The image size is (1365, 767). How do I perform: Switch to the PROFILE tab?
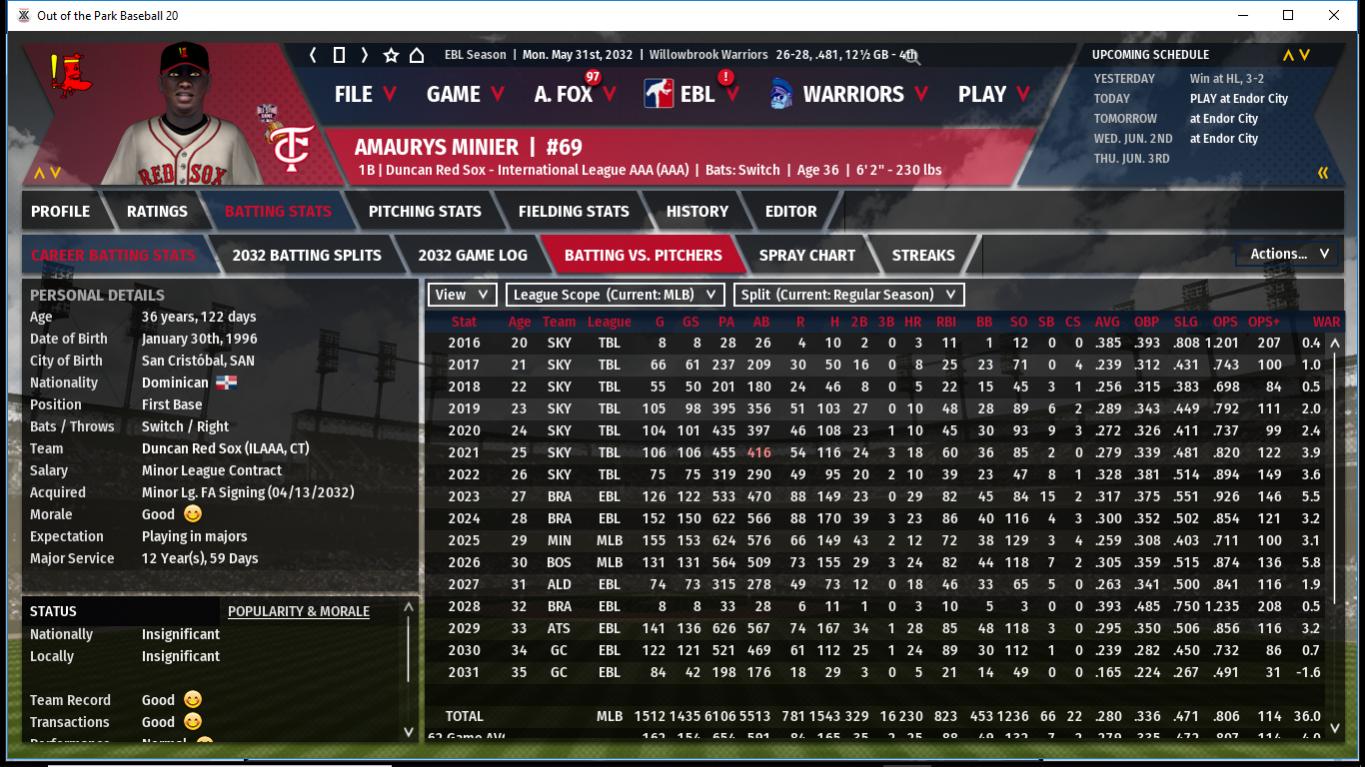point(60,211)
